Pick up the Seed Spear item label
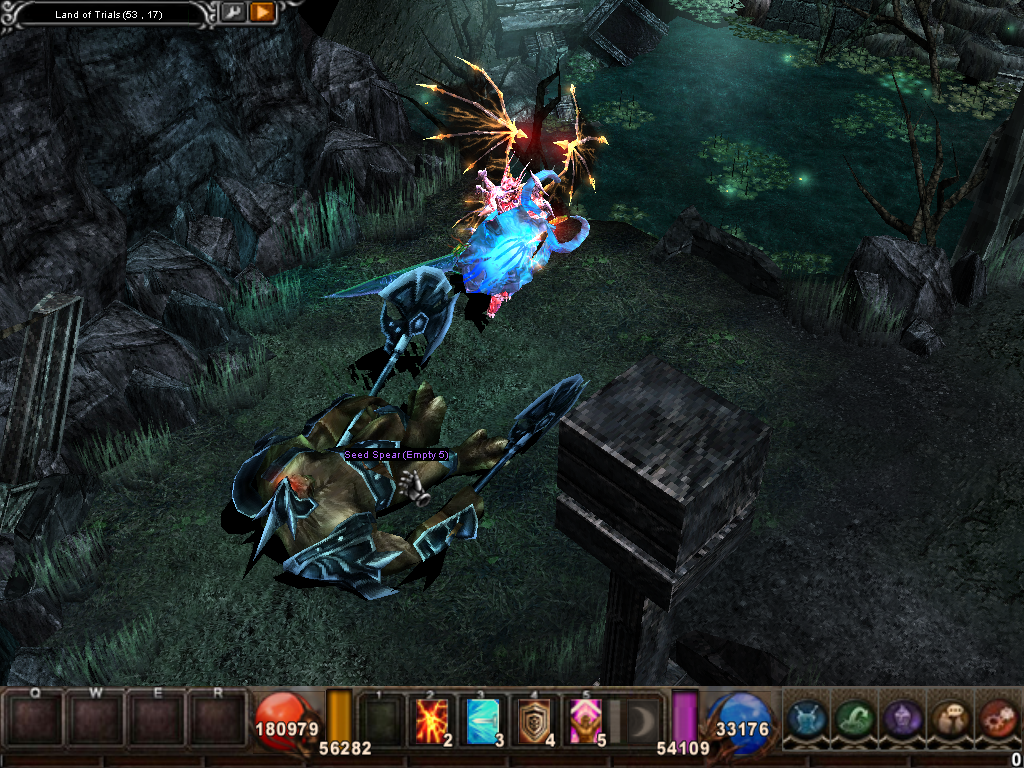The image size is (1024, 768). pyautogui.click(x=397, y=455)
